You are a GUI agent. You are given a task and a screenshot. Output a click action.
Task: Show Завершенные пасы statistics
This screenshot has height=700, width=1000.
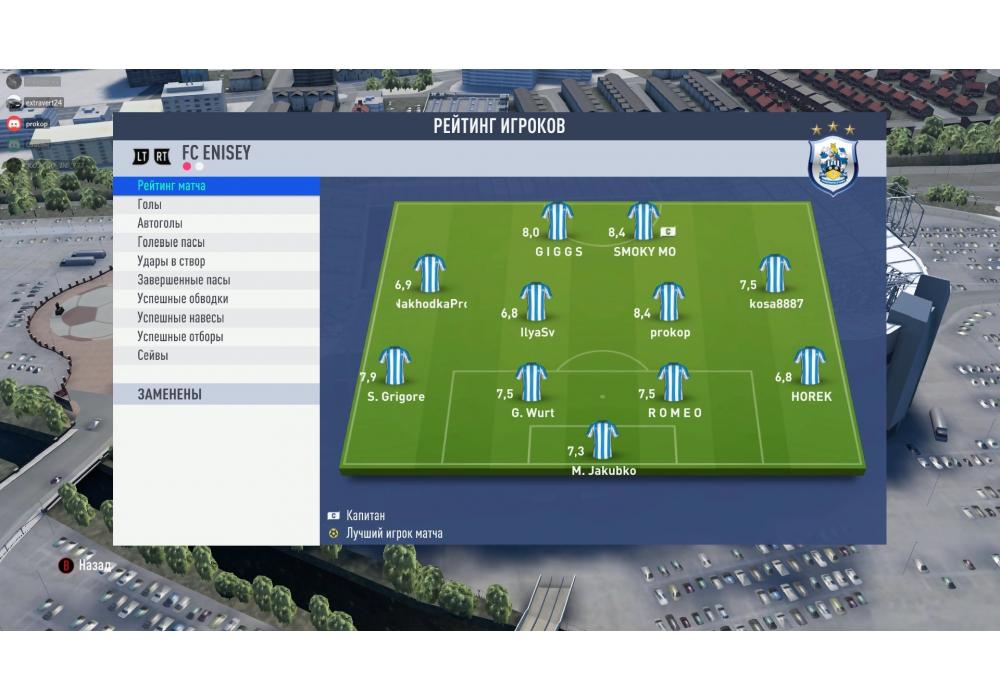pos(216,281)
